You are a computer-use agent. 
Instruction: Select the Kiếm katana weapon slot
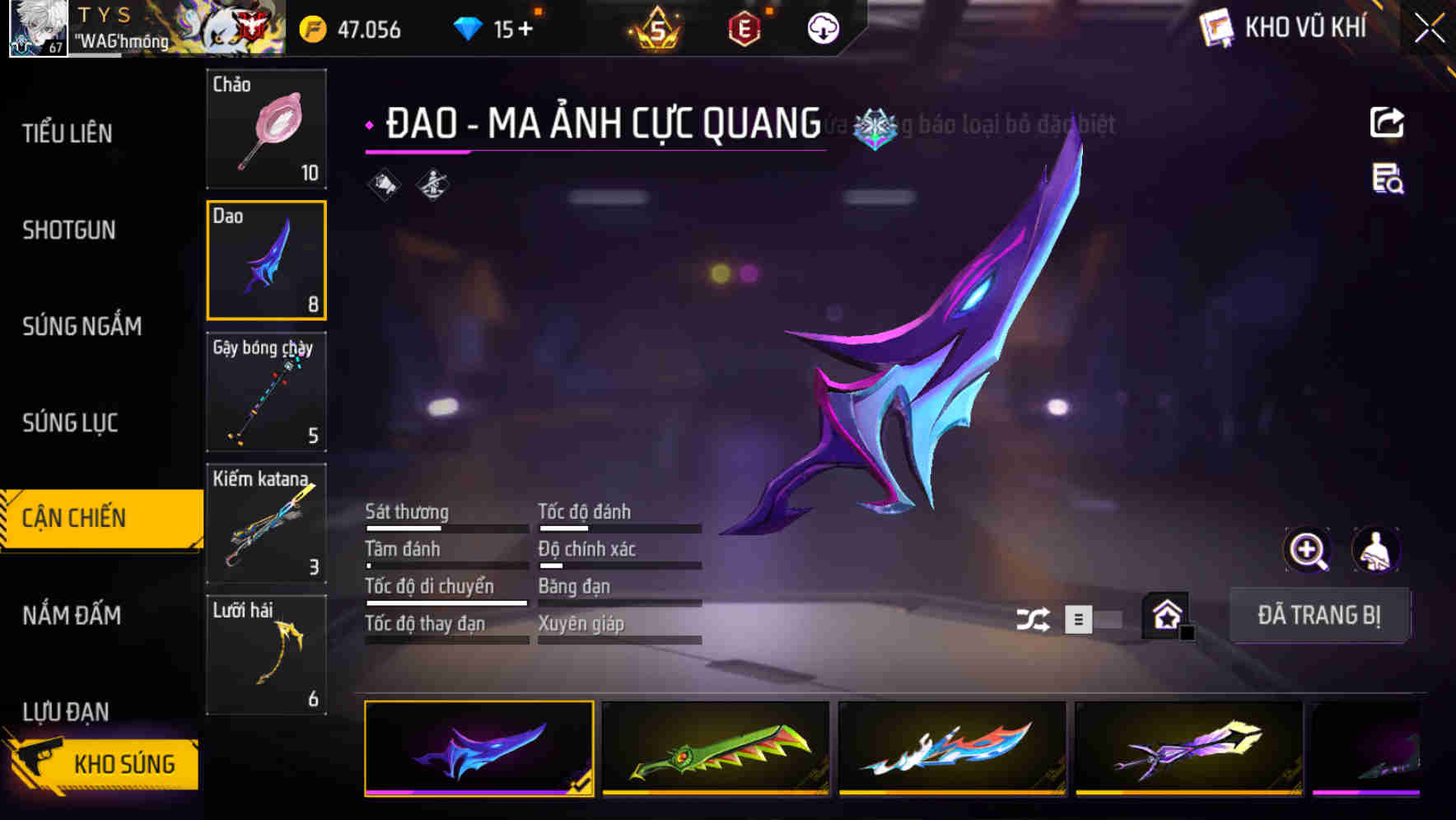(266, 524)
